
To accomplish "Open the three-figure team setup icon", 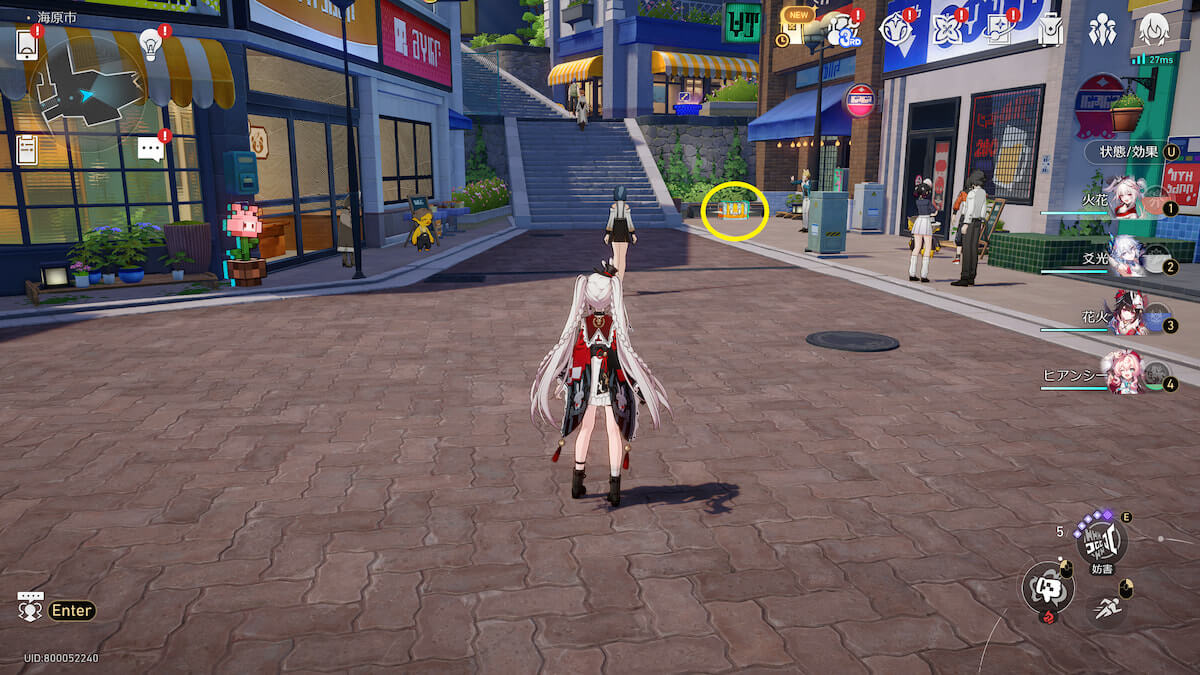I will (1102, 30).
